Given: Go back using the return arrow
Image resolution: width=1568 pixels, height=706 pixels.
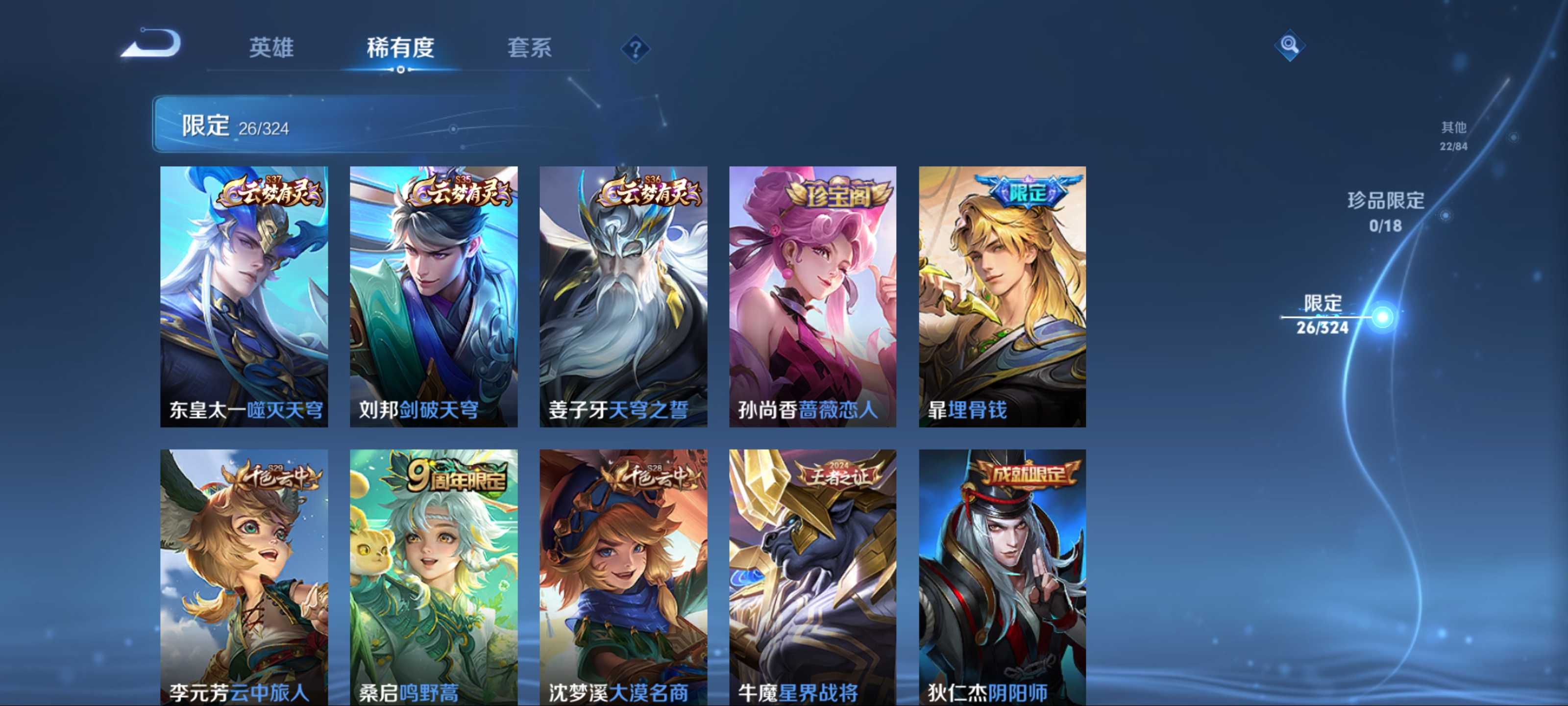Looking at the screenshot, I should coord(151,44).
